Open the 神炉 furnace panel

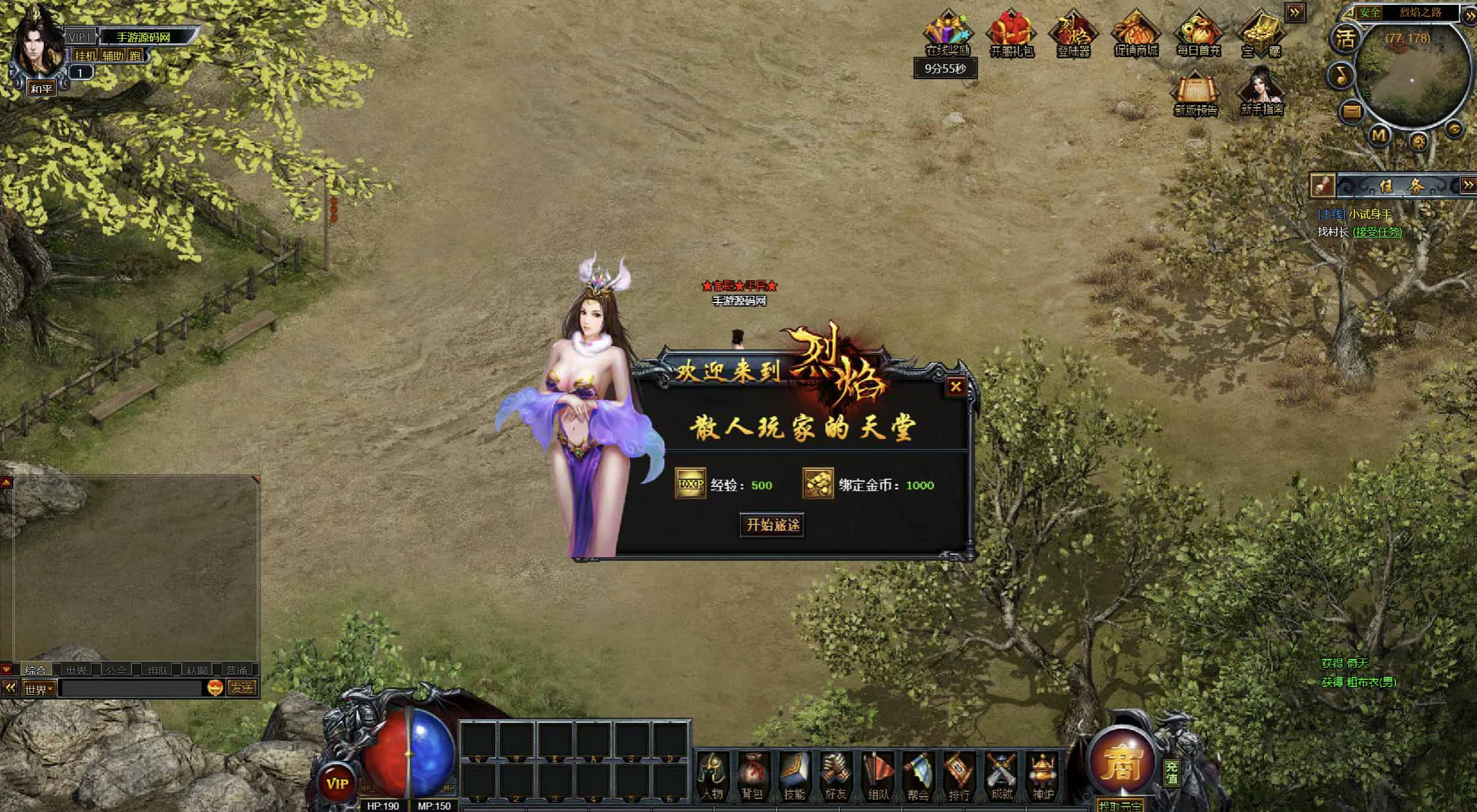pos(1042,776)
